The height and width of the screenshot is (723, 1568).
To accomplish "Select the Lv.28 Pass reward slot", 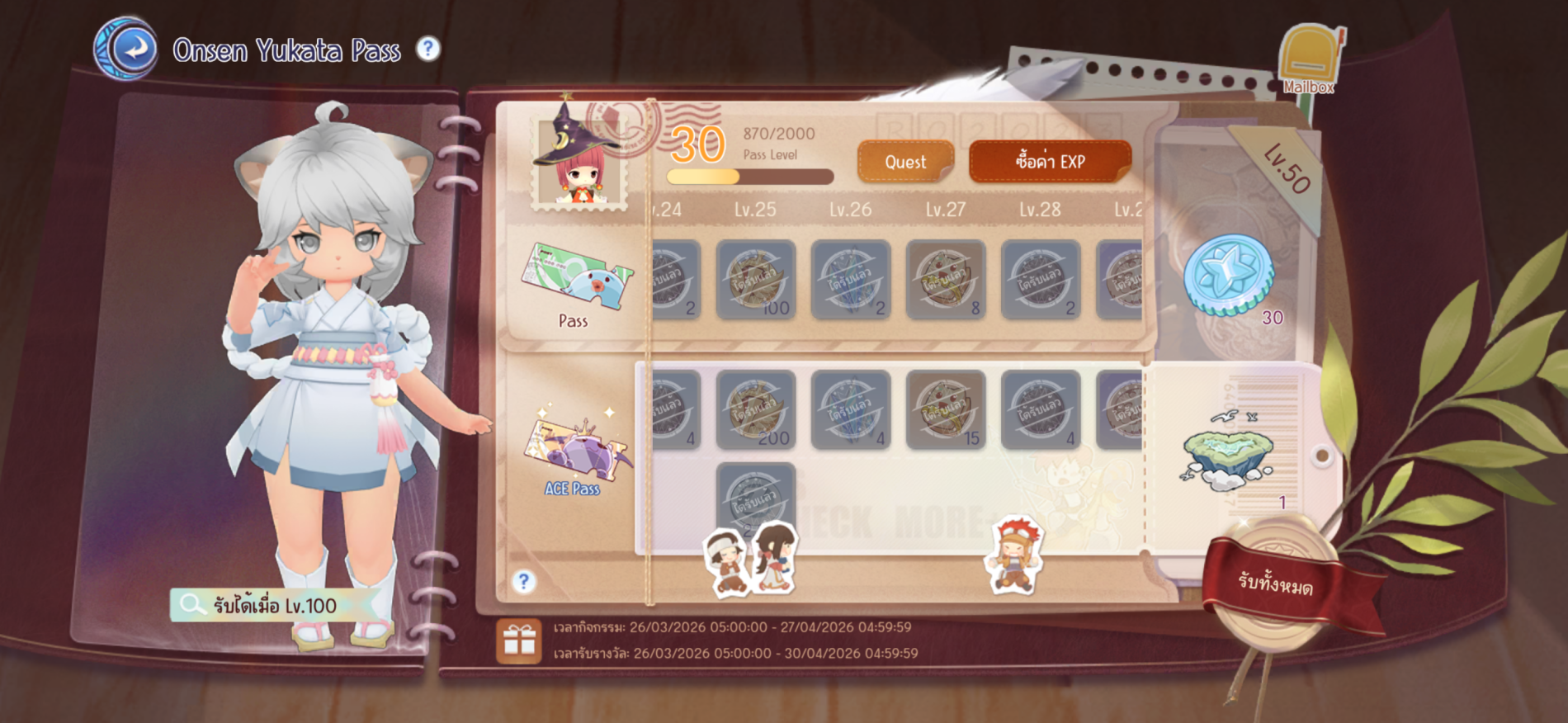I will click(1040, 280).
